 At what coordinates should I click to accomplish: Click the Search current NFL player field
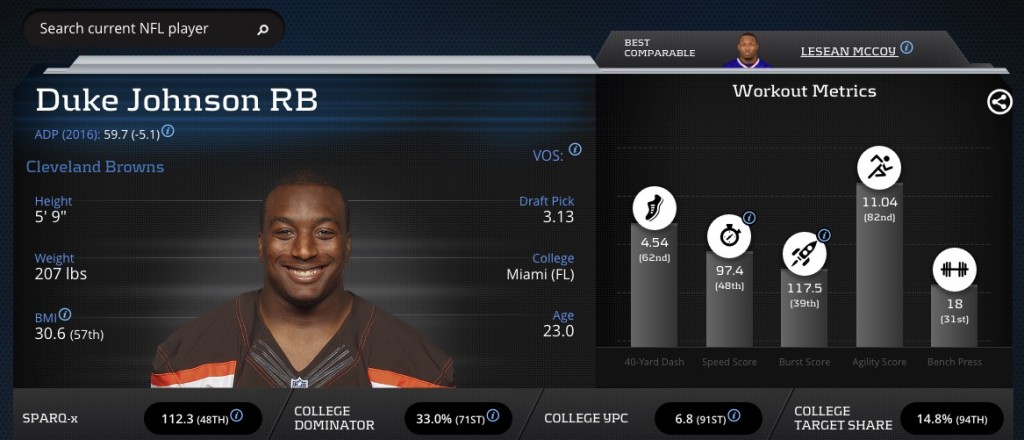140,29
